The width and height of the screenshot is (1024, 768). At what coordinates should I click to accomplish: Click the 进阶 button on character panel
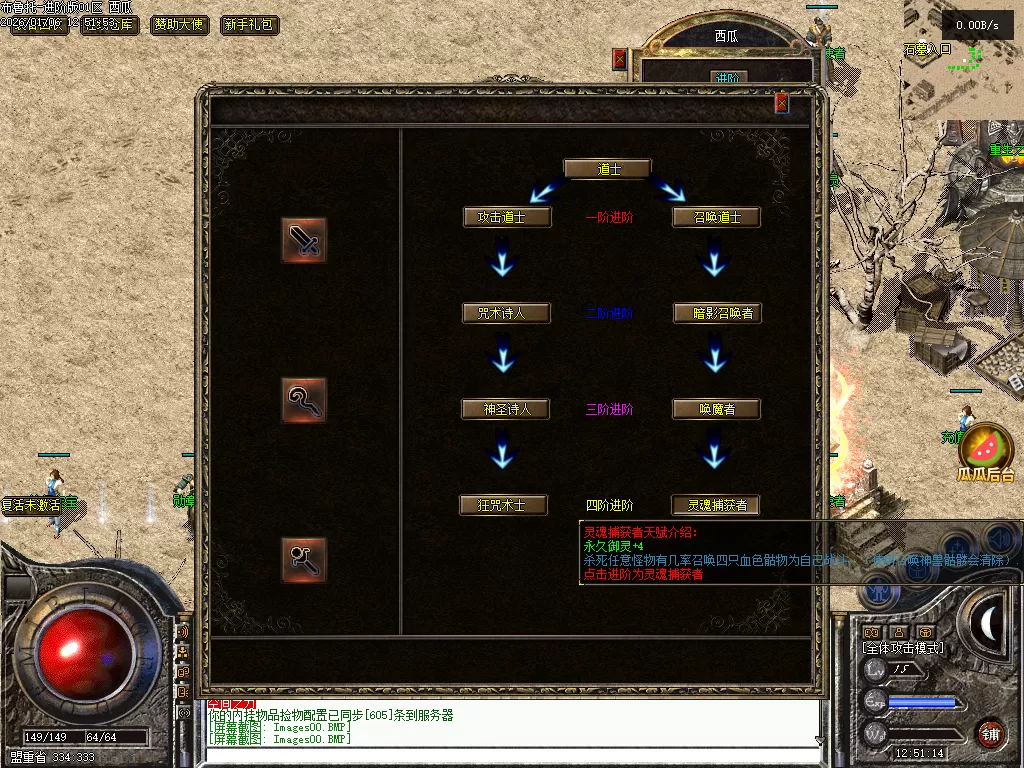(x=727, y=77)
